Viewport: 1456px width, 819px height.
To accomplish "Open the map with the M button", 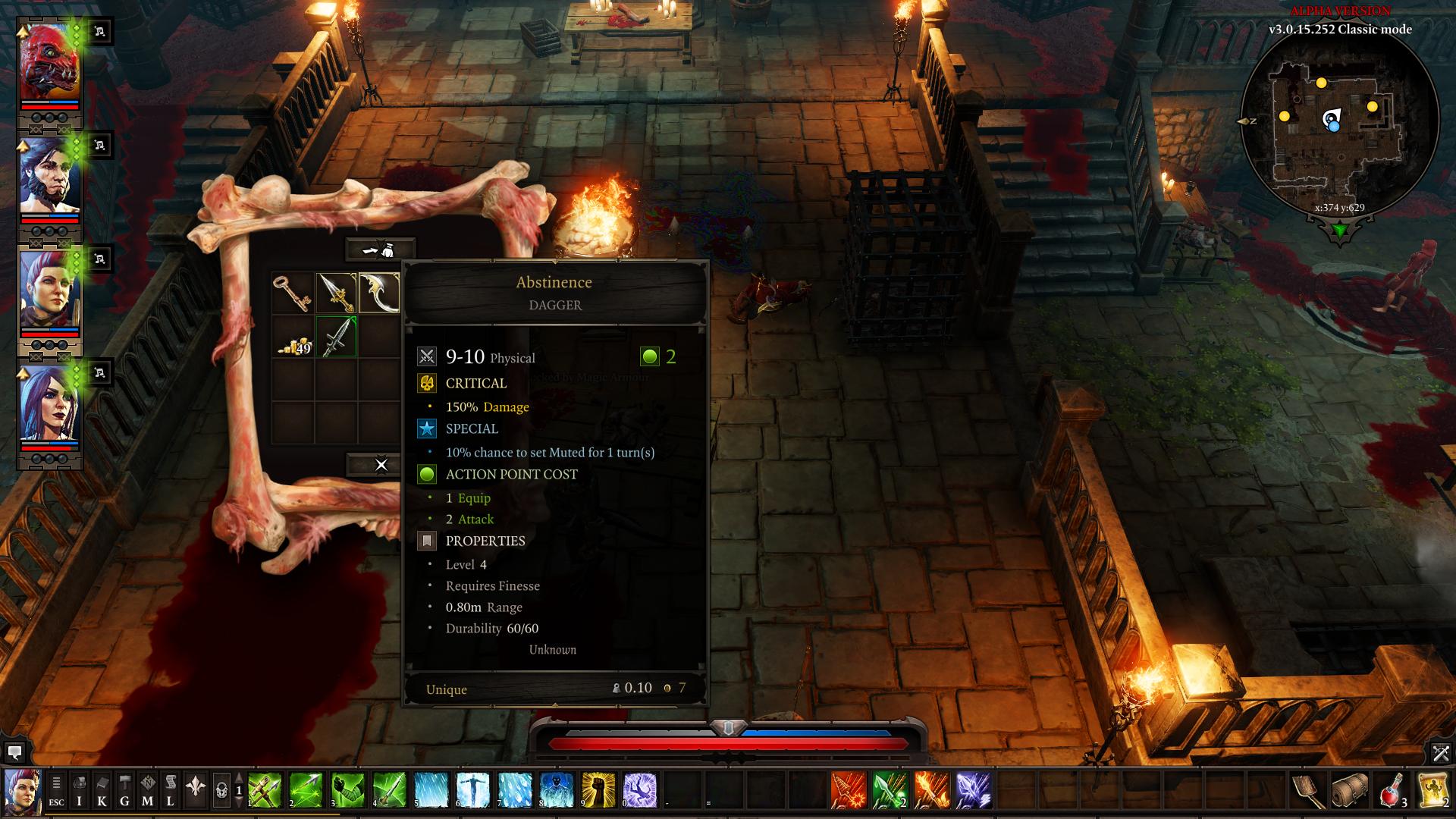I will (147, 791).
